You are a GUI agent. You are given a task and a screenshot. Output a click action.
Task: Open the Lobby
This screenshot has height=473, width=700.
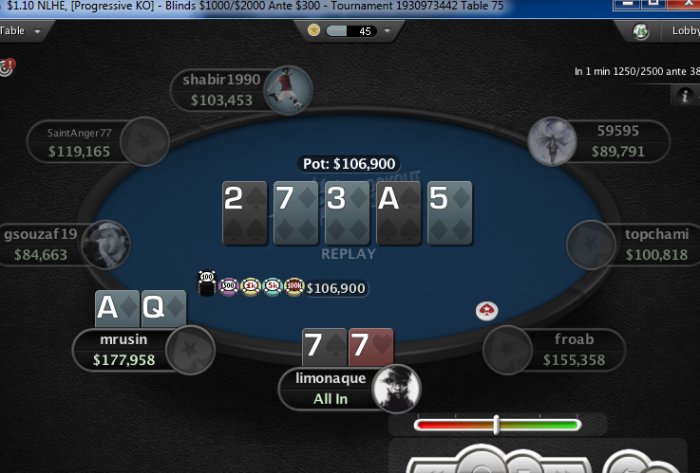coord(672,31)
